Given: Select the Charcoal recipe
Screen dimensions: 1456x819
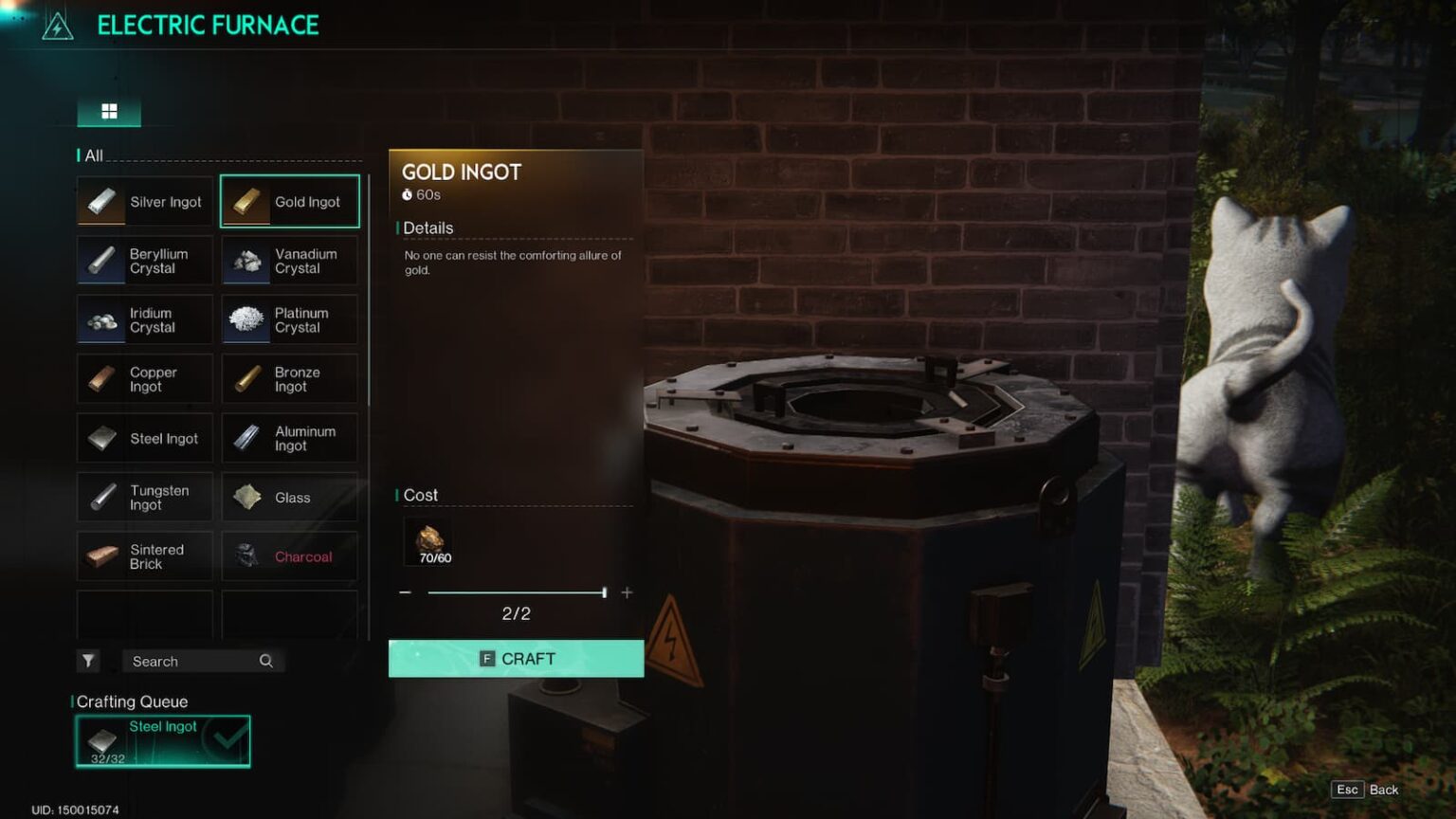Looking at the screenshot, I should [x=290, y=556].
